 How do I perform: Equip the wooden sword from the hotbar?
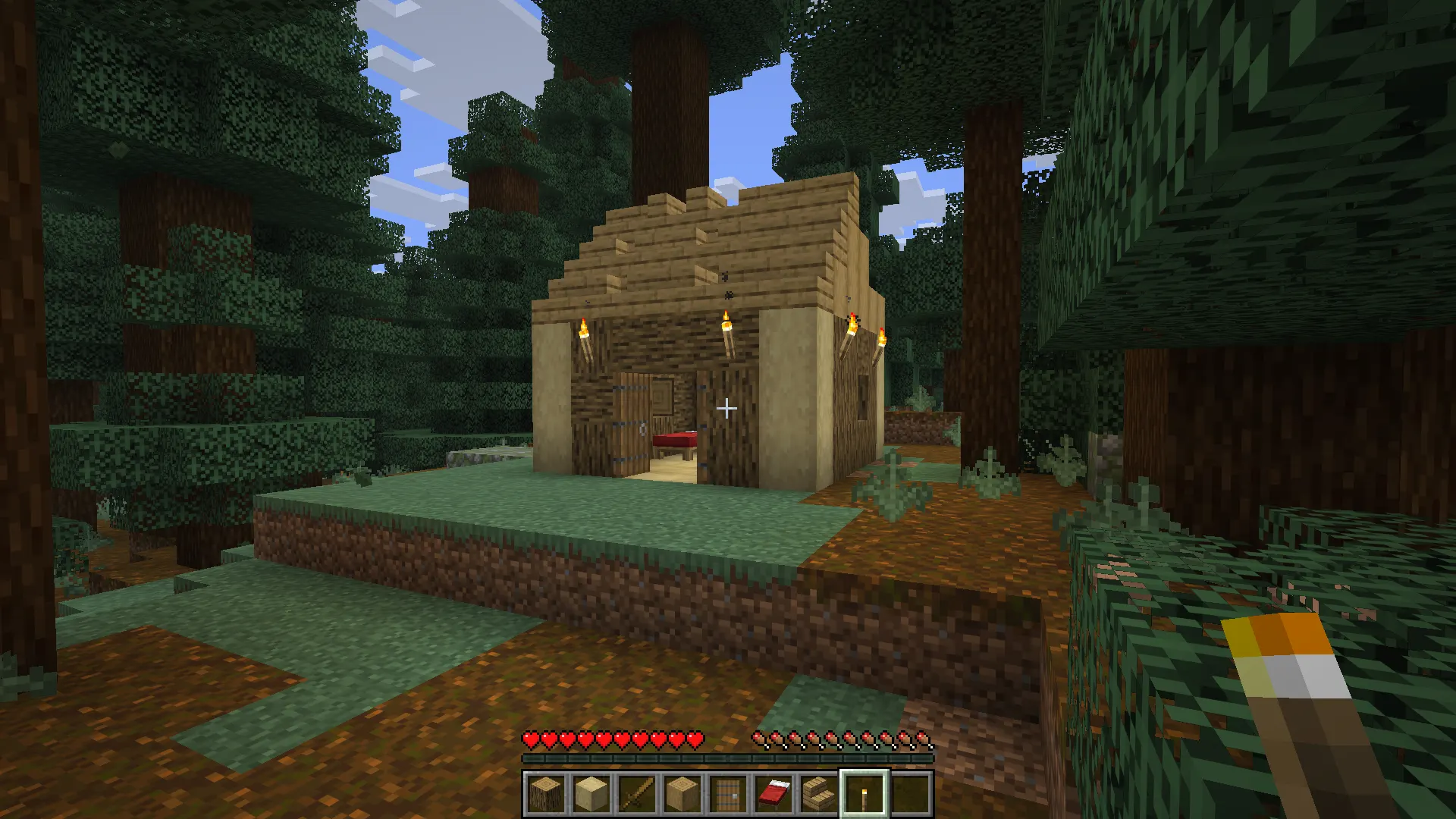click(636, 794)
